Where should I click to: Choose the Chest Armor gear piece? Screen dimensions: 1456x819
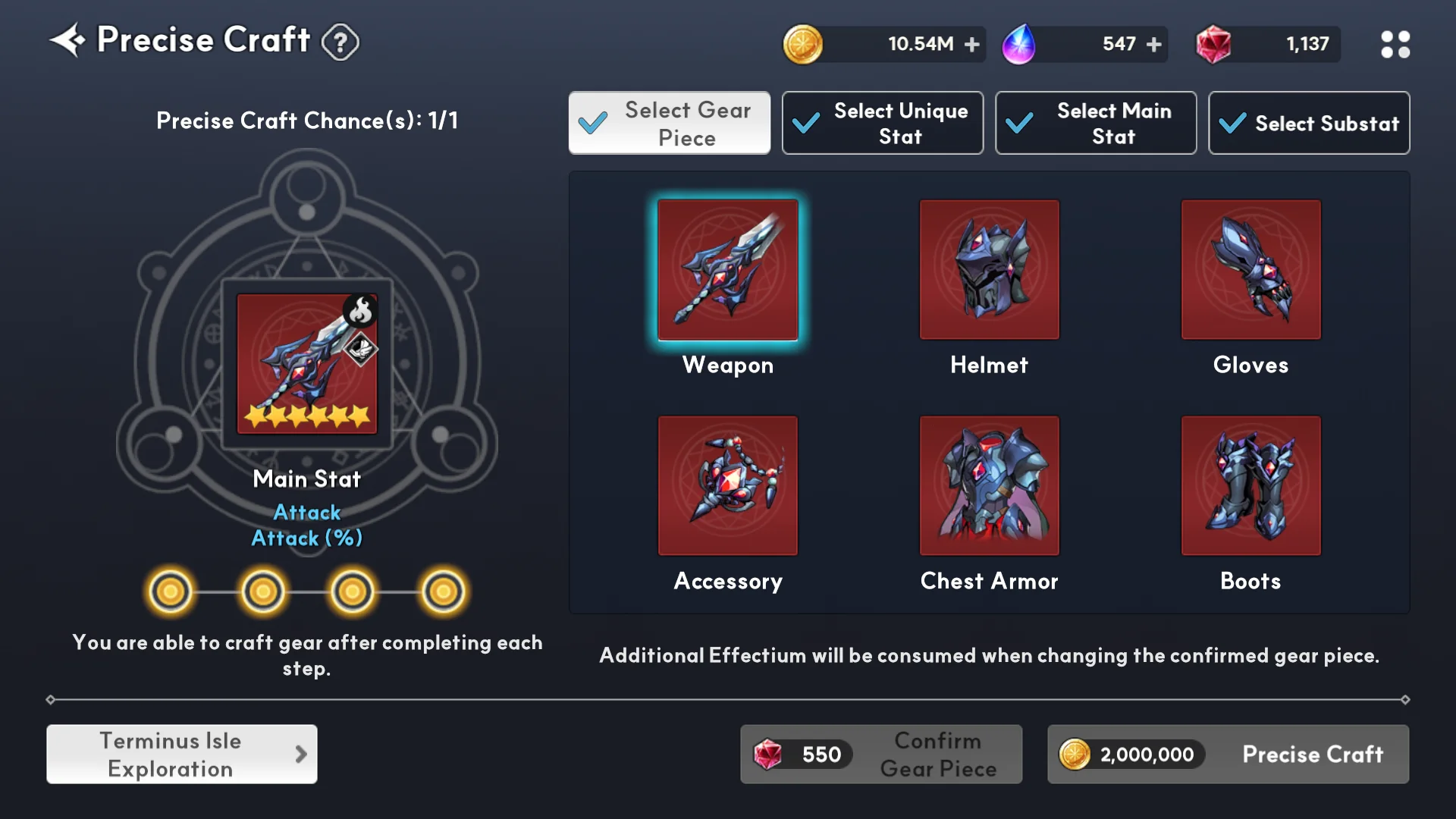(x=989, y=486)
